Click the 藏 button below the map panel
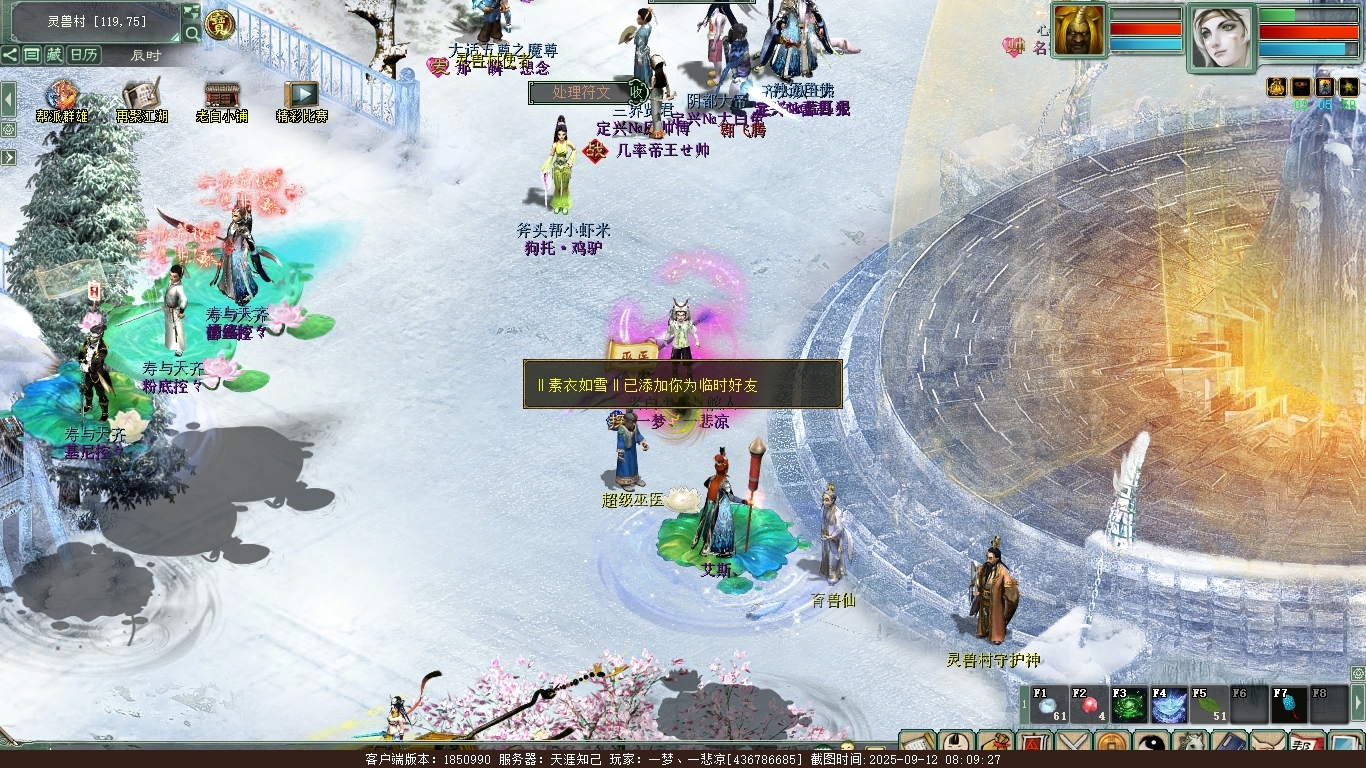 click(x=54, y=55)
